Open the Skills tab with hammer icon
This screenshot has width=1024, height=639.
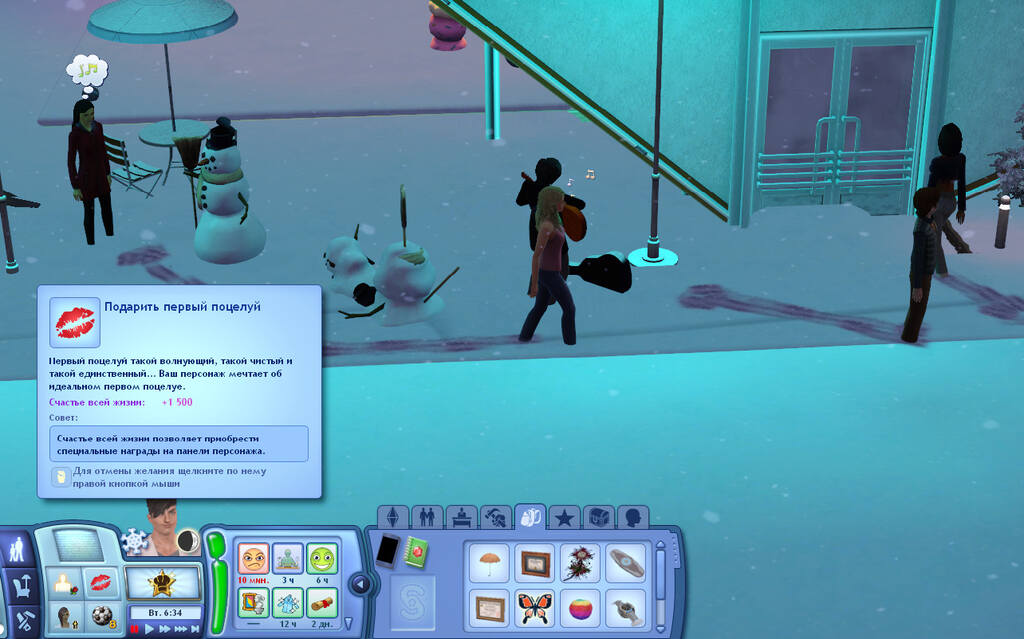pos(495,518)
